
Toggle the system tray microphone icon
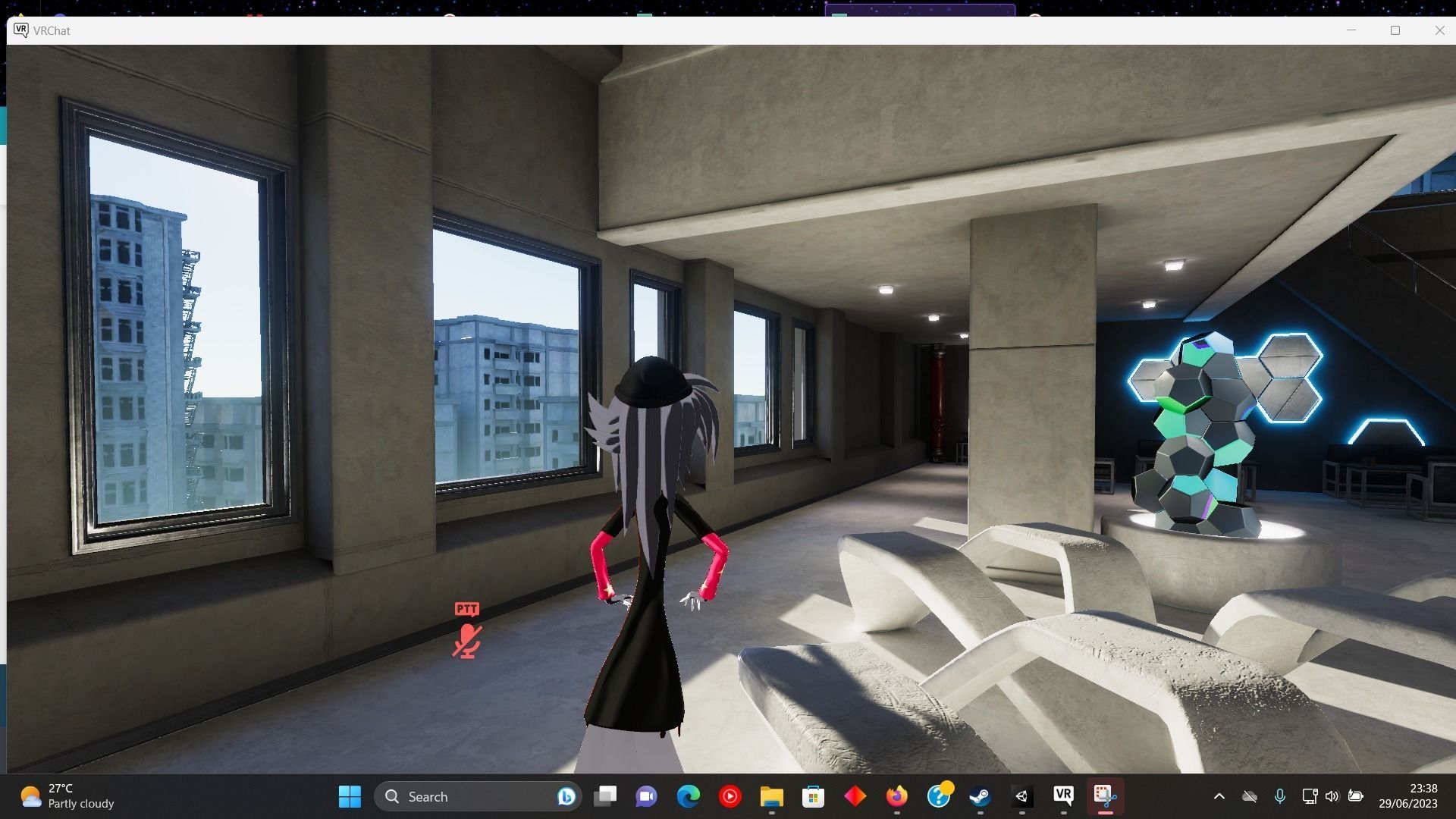[1280, 796]
